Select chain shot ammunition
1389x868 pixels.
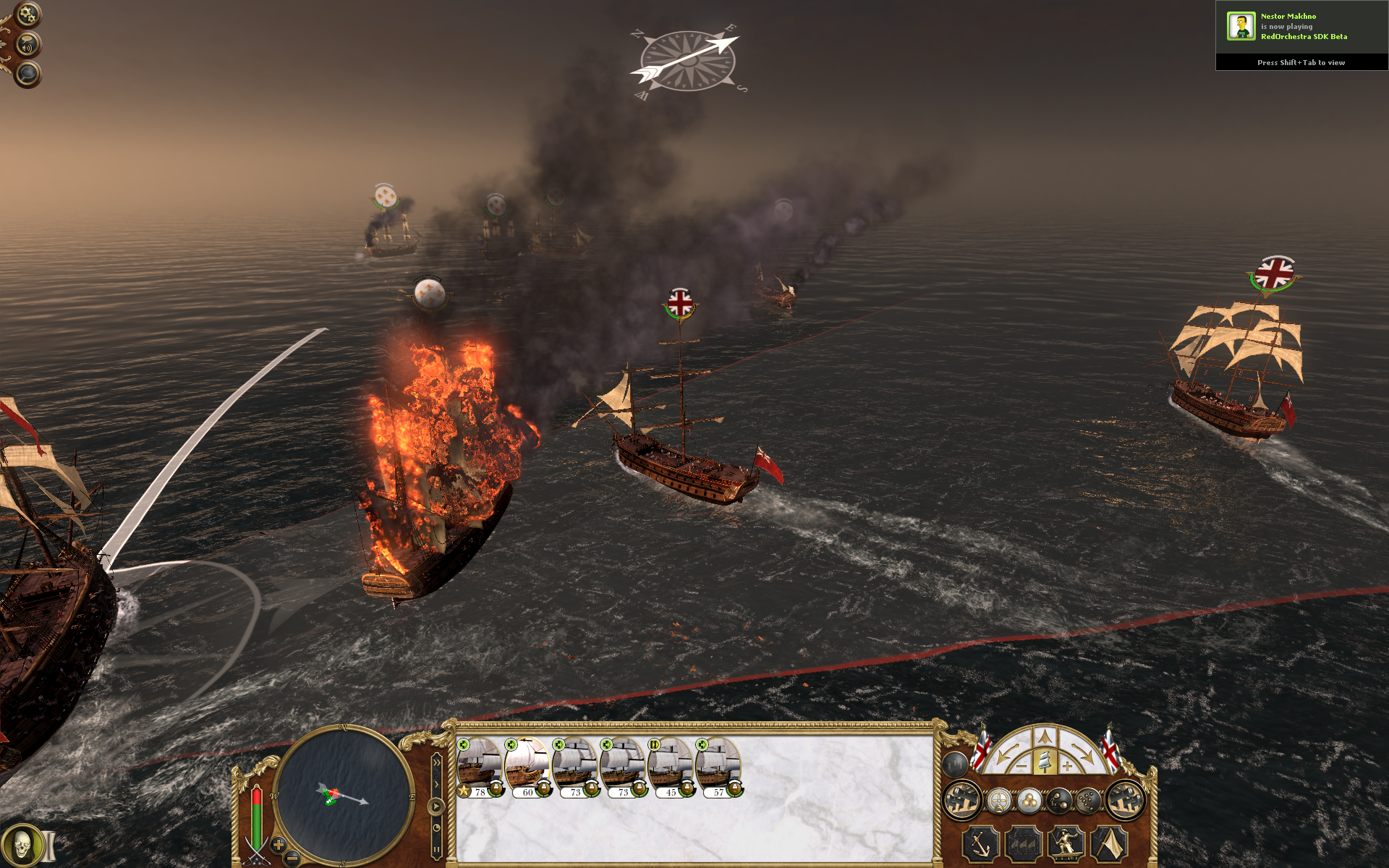pyautogui.click(x=1060, y=800)
